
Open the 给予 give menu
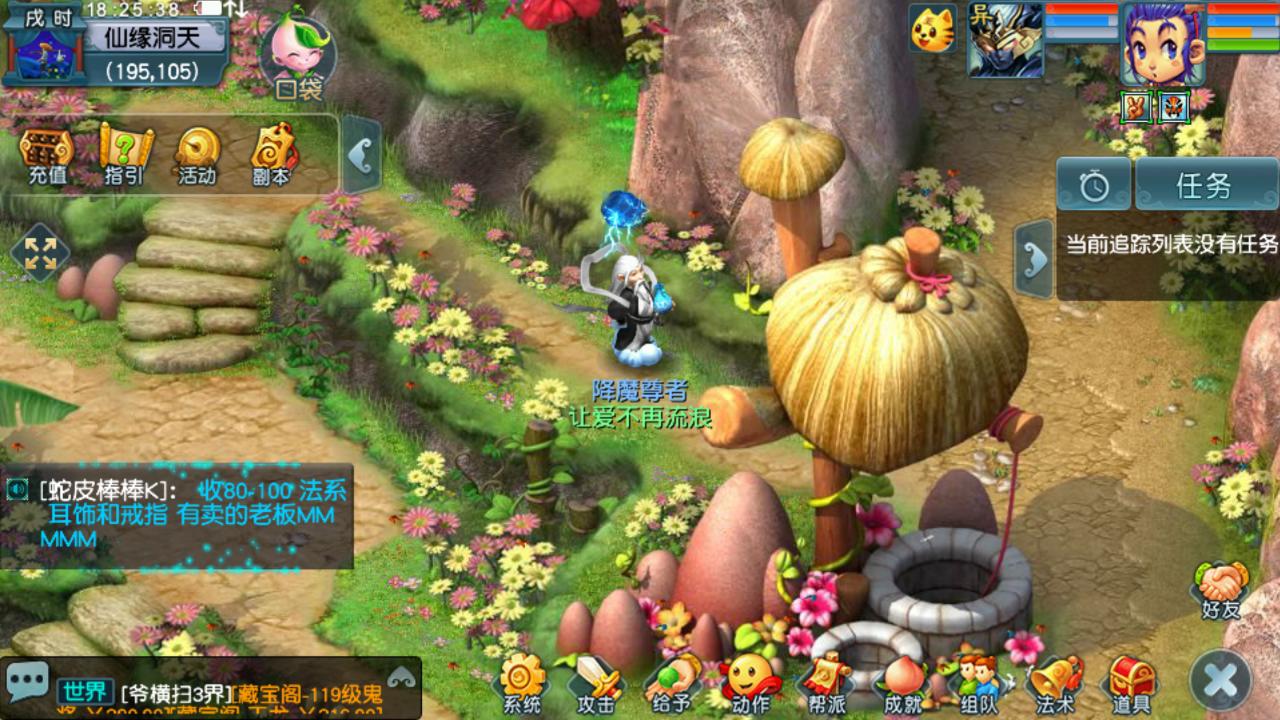[x=671, y=683]
